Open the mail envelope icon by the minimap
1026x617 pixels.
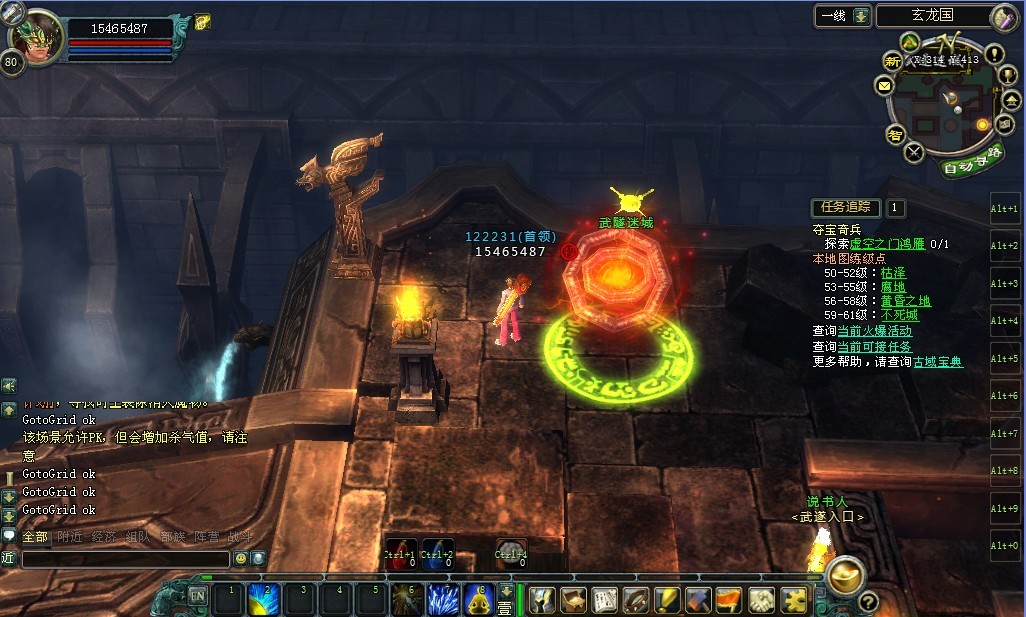coord(884,87)
